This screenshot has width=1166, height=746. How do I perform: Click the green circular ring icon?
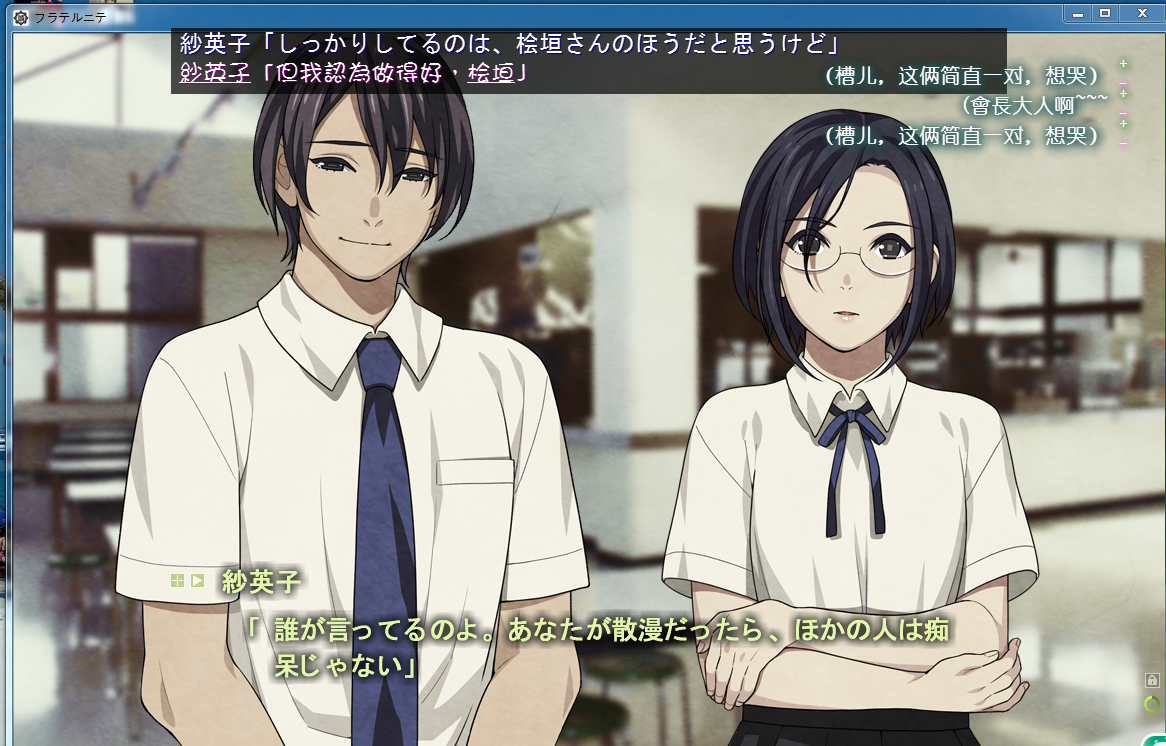click(1152, 704)
